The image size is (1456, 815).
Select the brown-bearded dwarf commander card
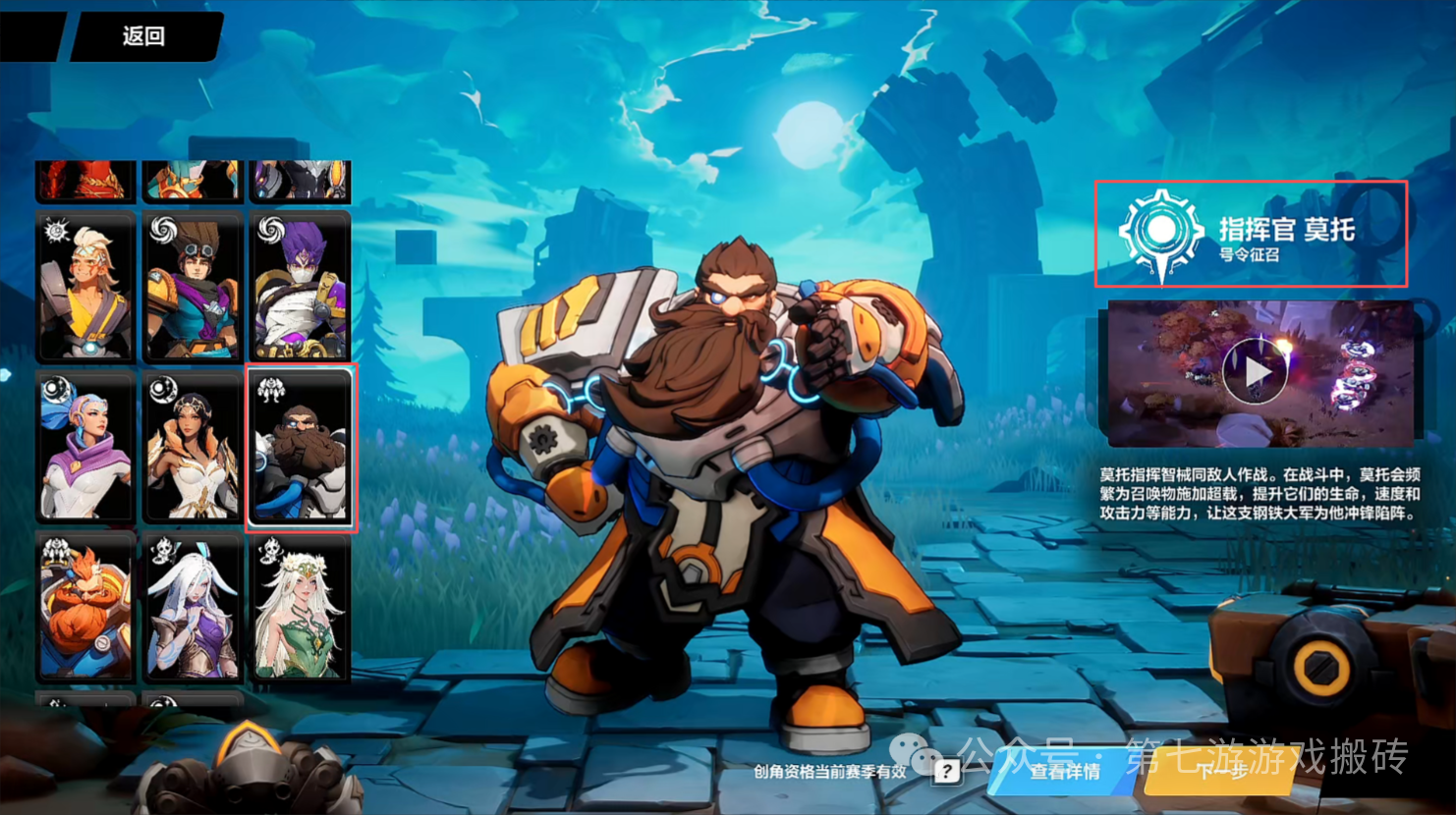click(300, 447)
